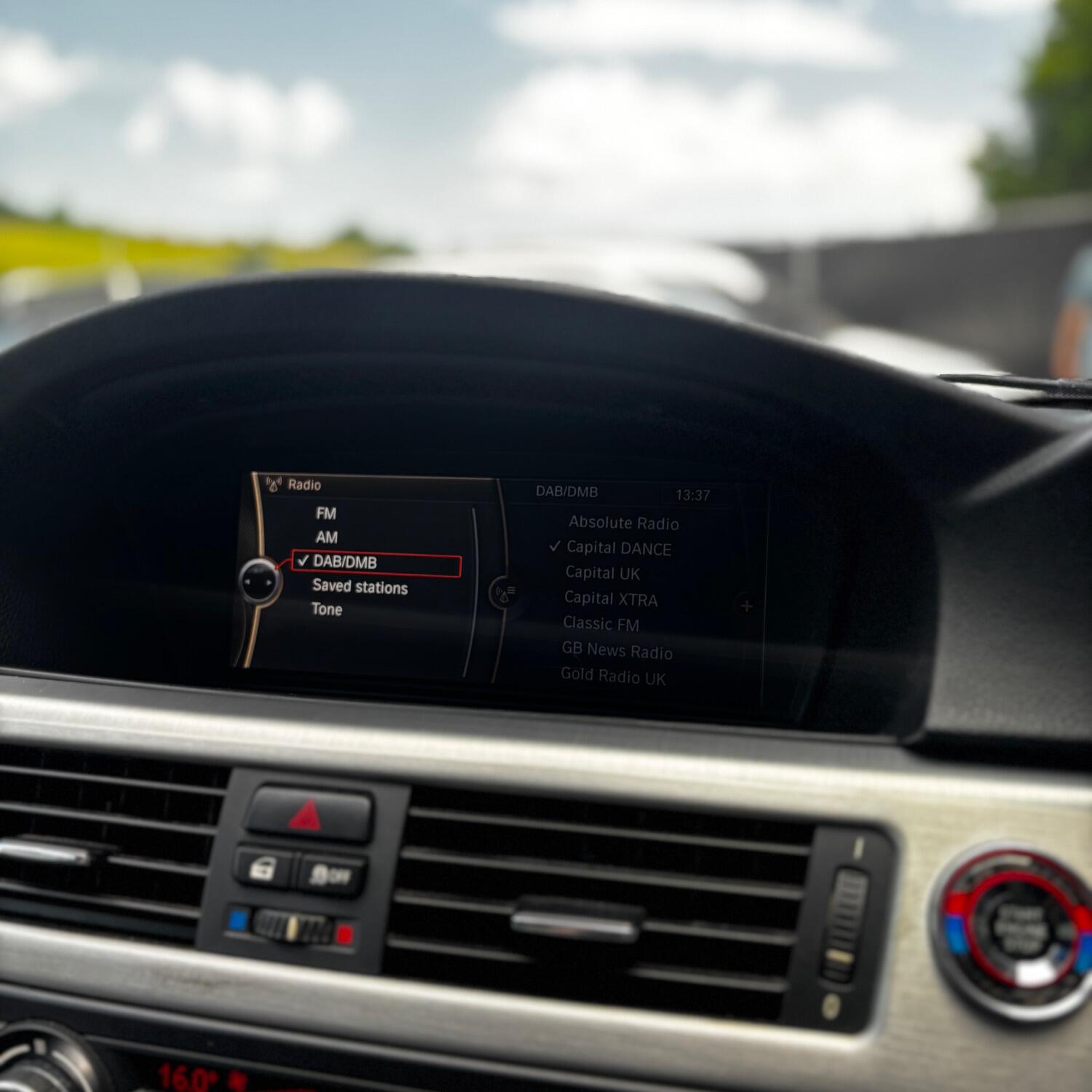The width and height of the screenshot is (1092, 1092).
Task: Select the FM radio entry
Action: coord(326,513)
